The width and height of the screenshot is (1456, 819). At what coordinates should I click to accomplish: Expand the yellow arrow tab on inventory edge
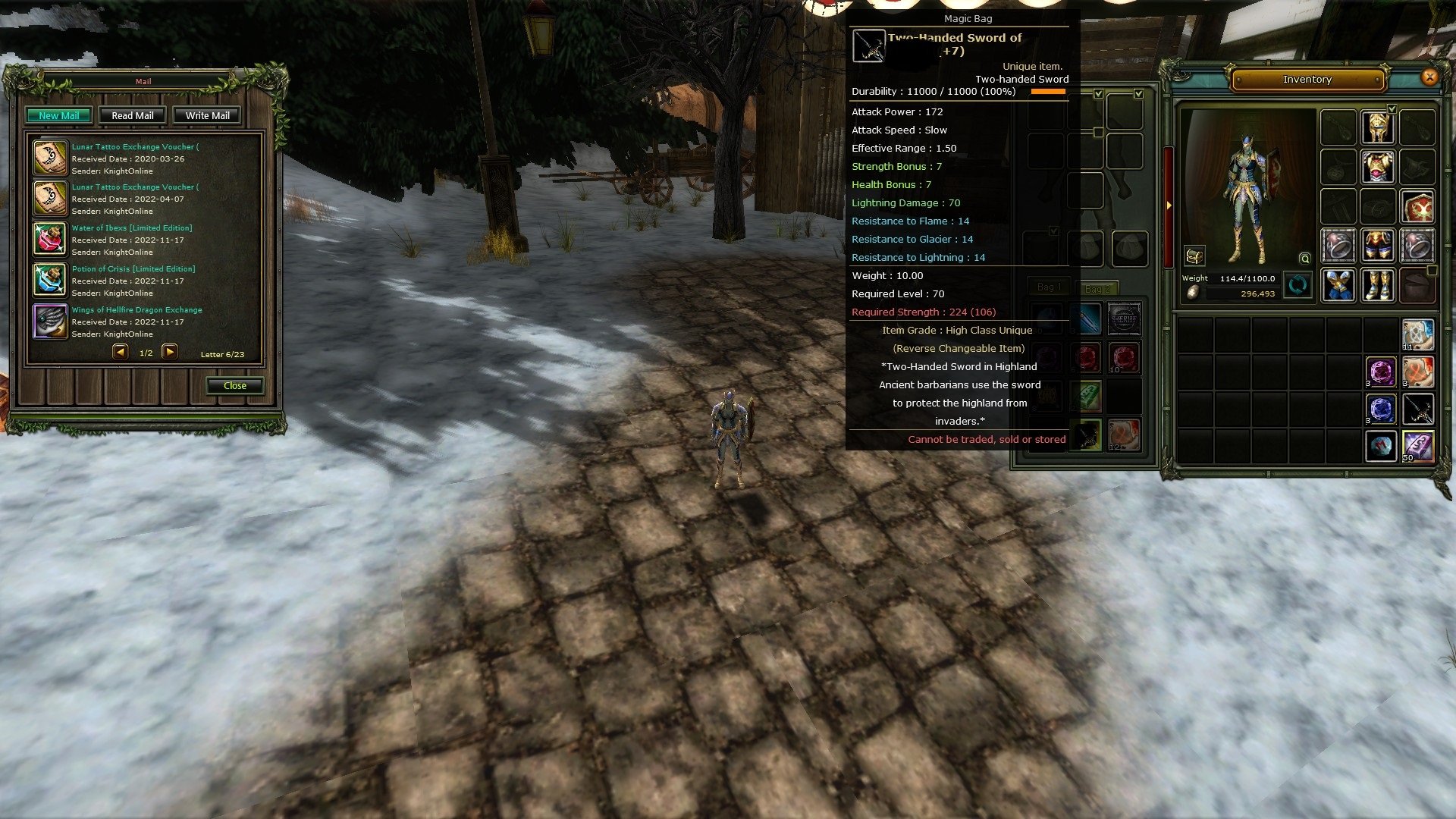click(x=1169, y=206)
